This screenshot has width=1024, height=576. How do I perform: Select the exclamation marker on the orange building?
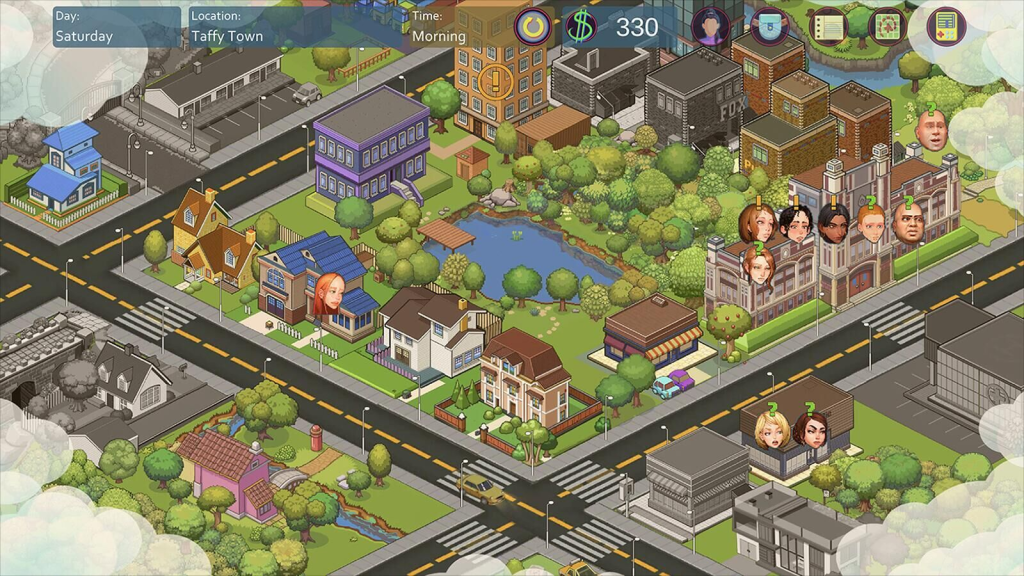(494, 80)
